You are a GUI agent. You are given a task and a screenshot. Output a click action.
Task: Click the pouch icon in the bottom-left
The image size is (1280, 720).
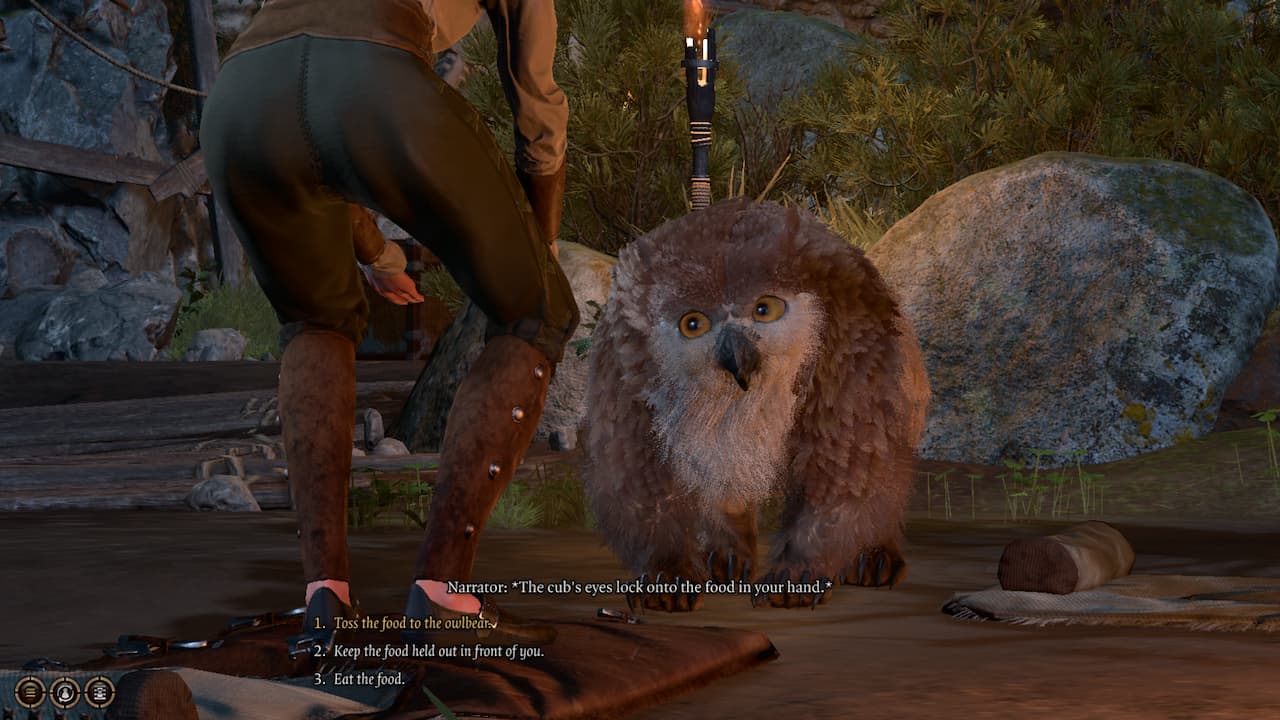pyautogui.click(x=64, y=691)
